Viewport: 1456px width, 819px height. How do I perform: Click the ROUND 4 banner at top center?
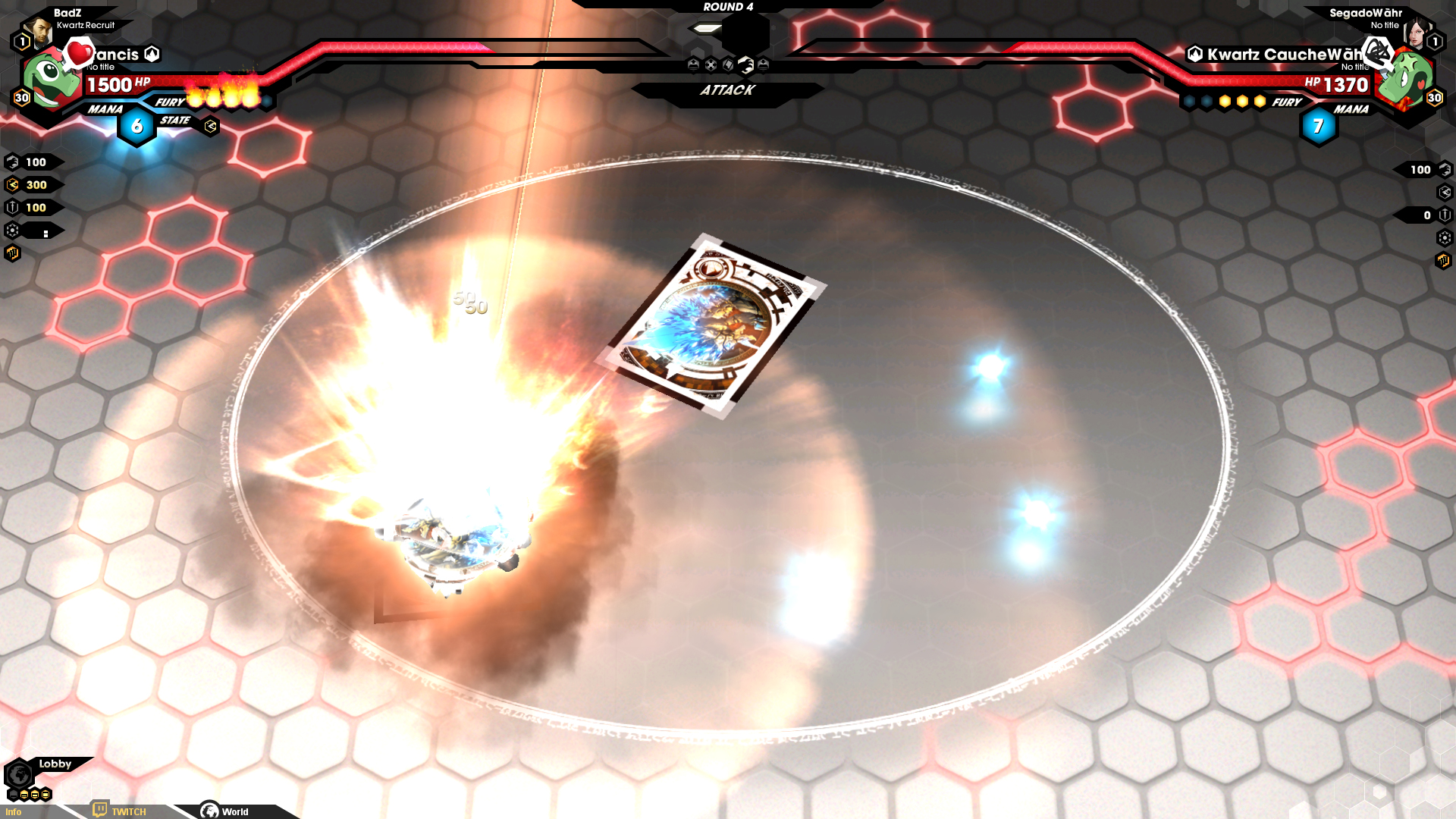click(728, 6)
